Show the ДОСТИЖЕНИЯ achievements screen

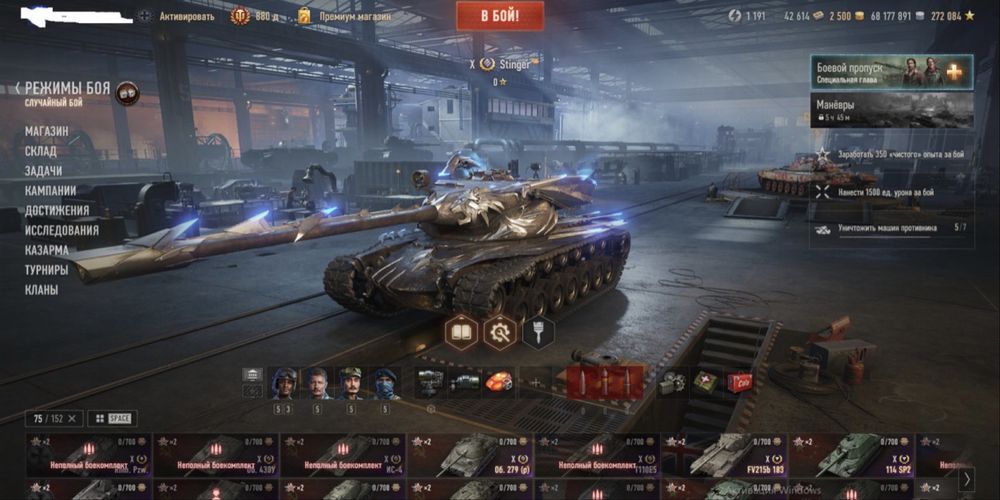(57, 210)
